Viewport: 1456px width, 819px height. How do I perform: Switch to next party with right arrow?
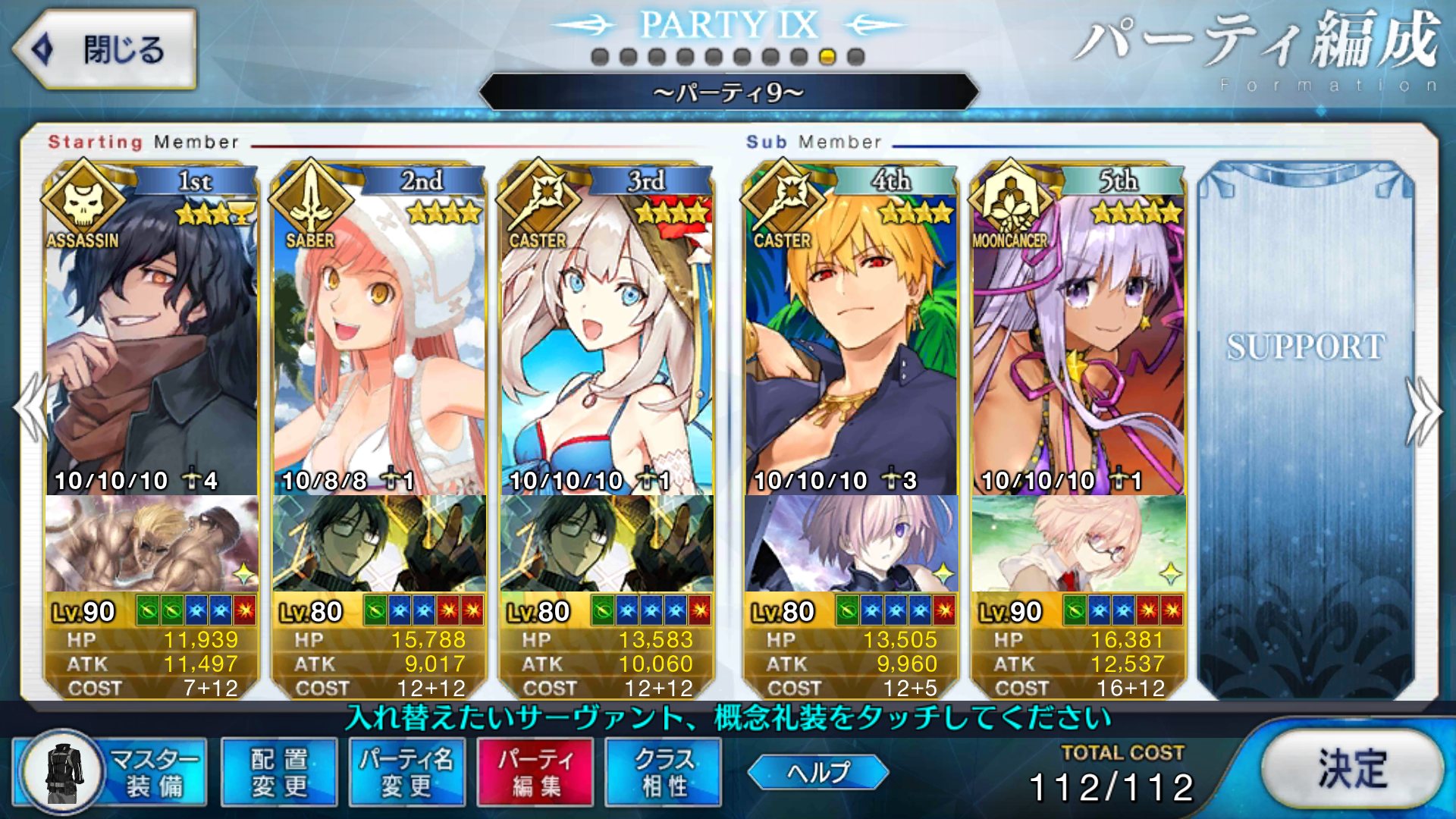point(1424,409)
